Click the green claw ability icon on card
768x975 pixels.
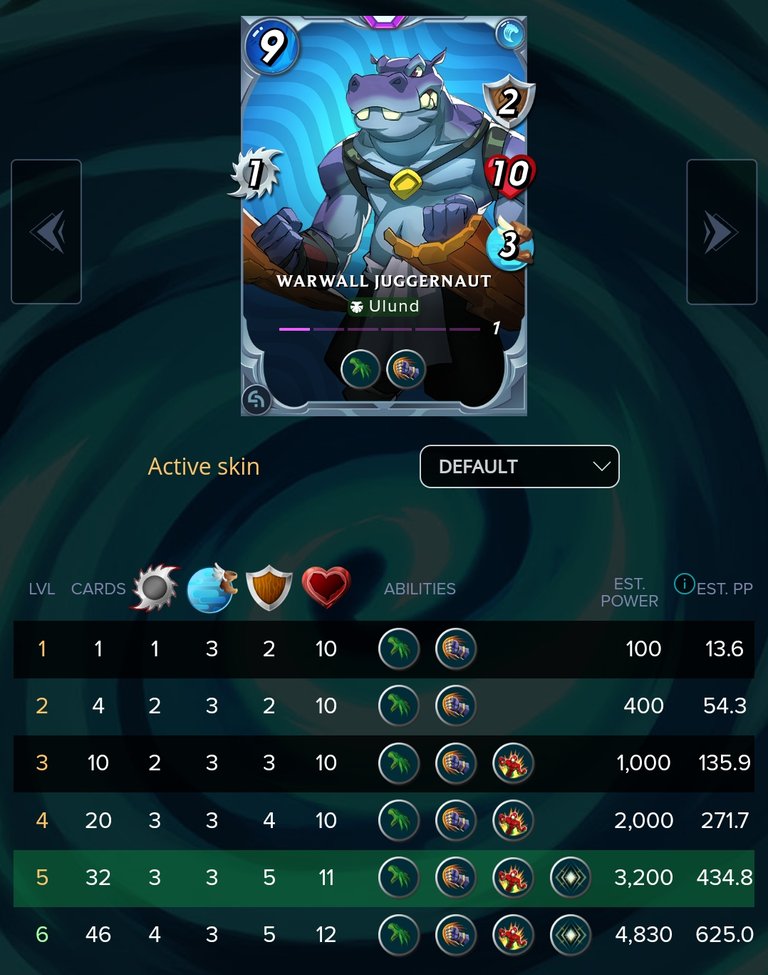[360, 368]
